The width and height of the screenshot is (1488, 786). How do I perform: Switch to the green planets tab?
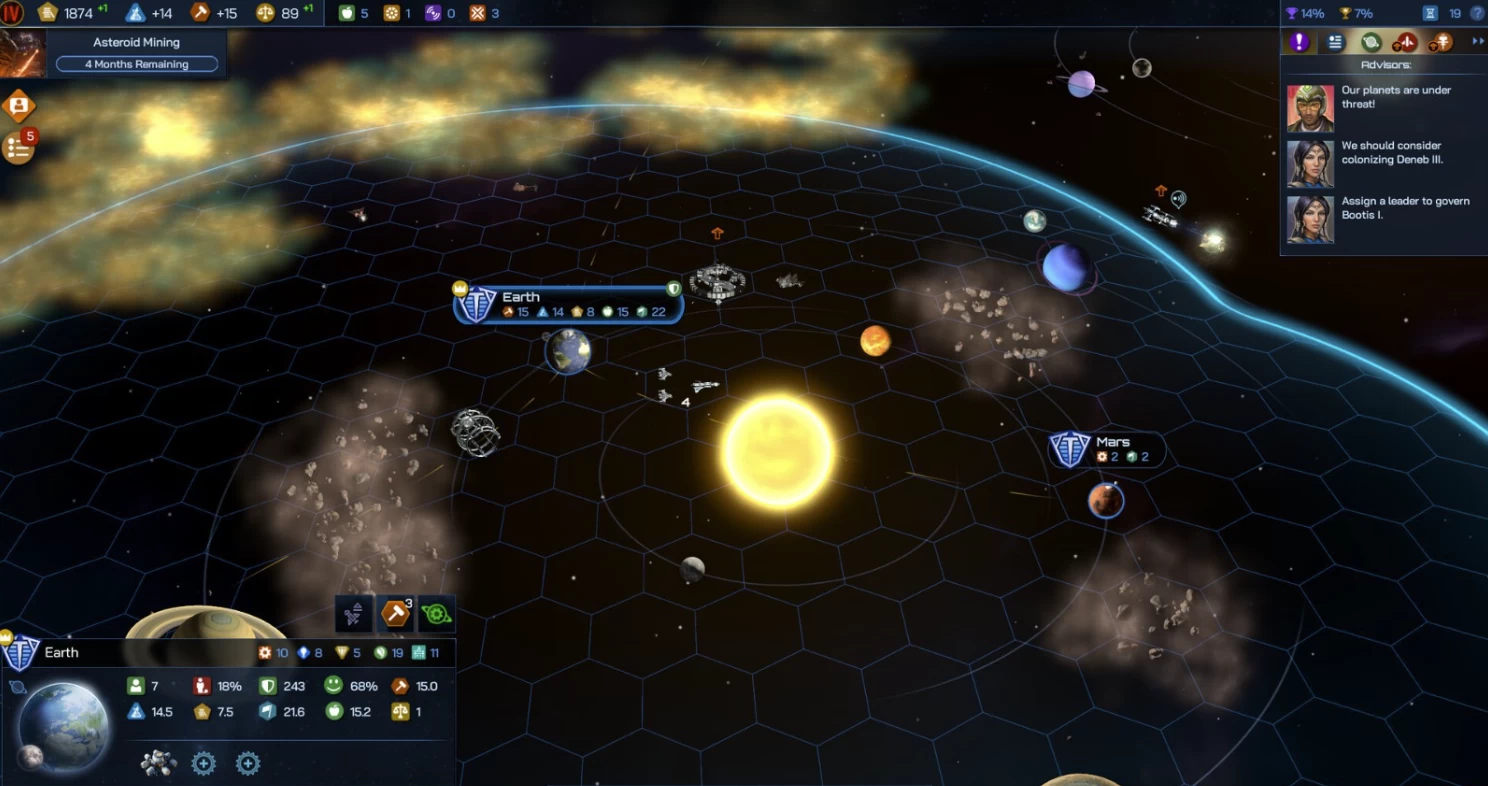coord(1371,42)
